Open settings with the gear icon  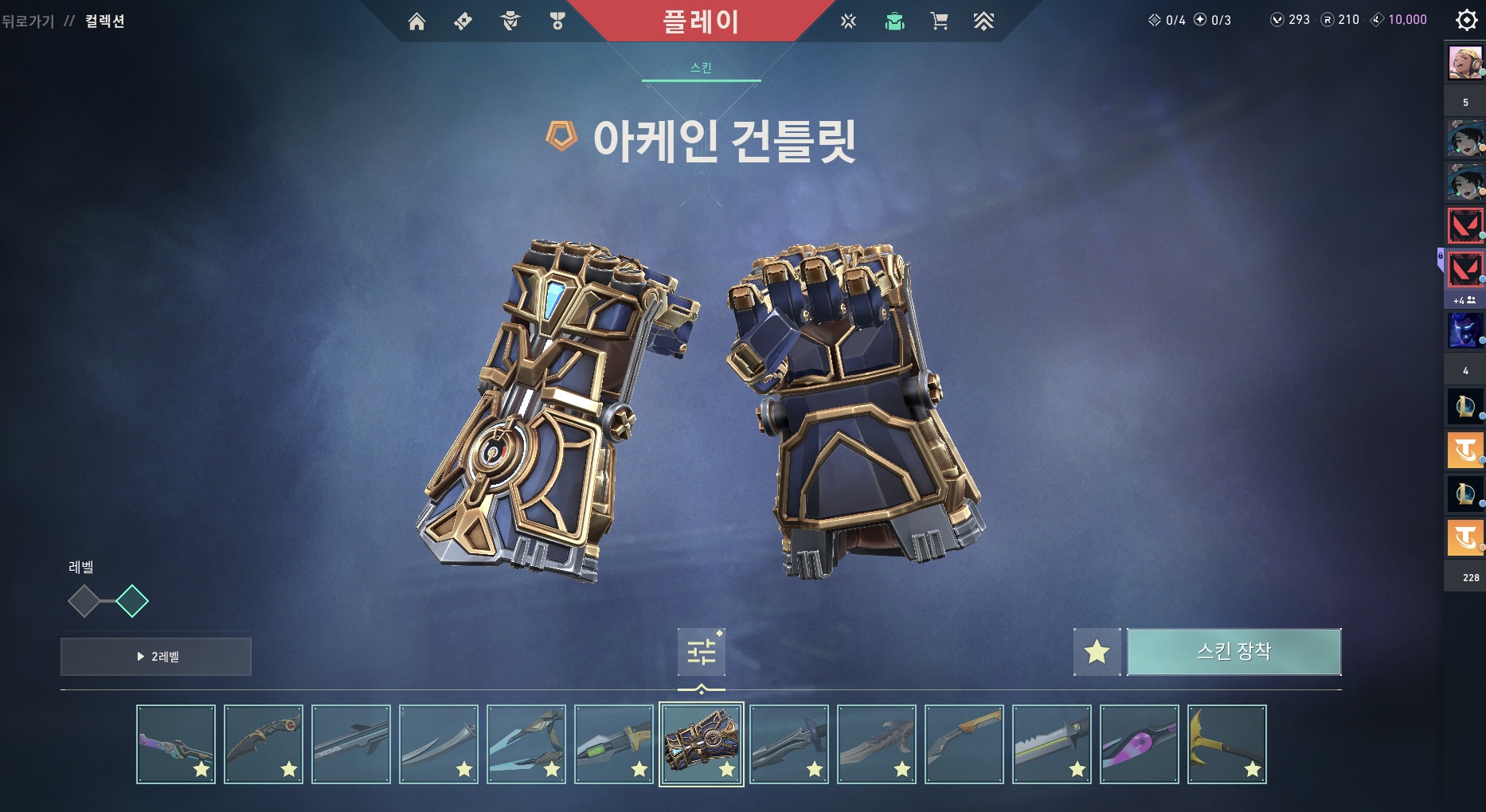tap(1466, 20)
